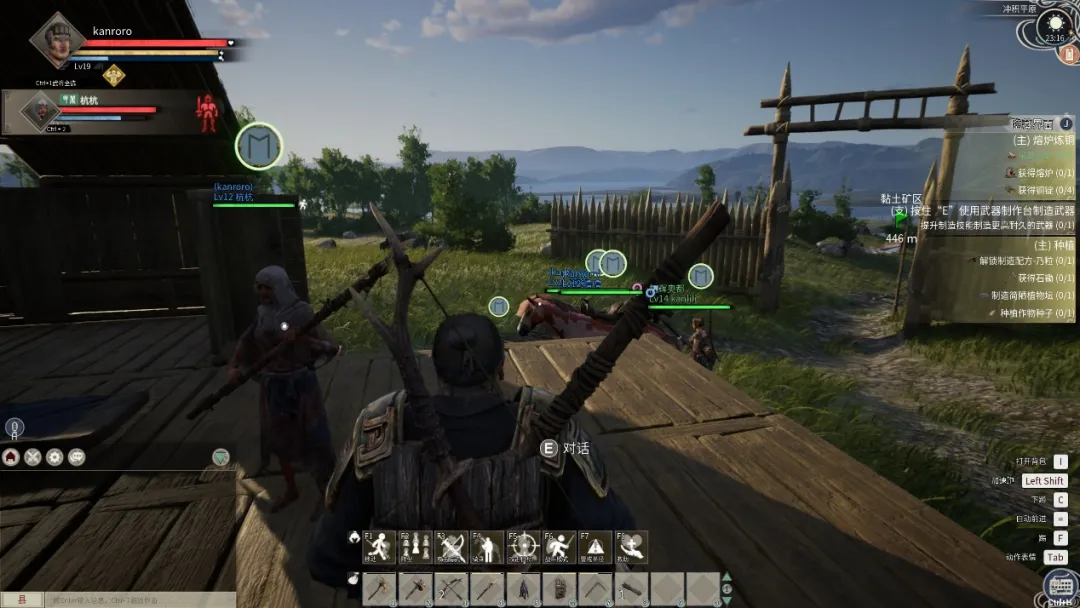Select the glove item hotbar slot
Screen dimensions: 1080x608
pyautogui.click(x=560, y=588)
